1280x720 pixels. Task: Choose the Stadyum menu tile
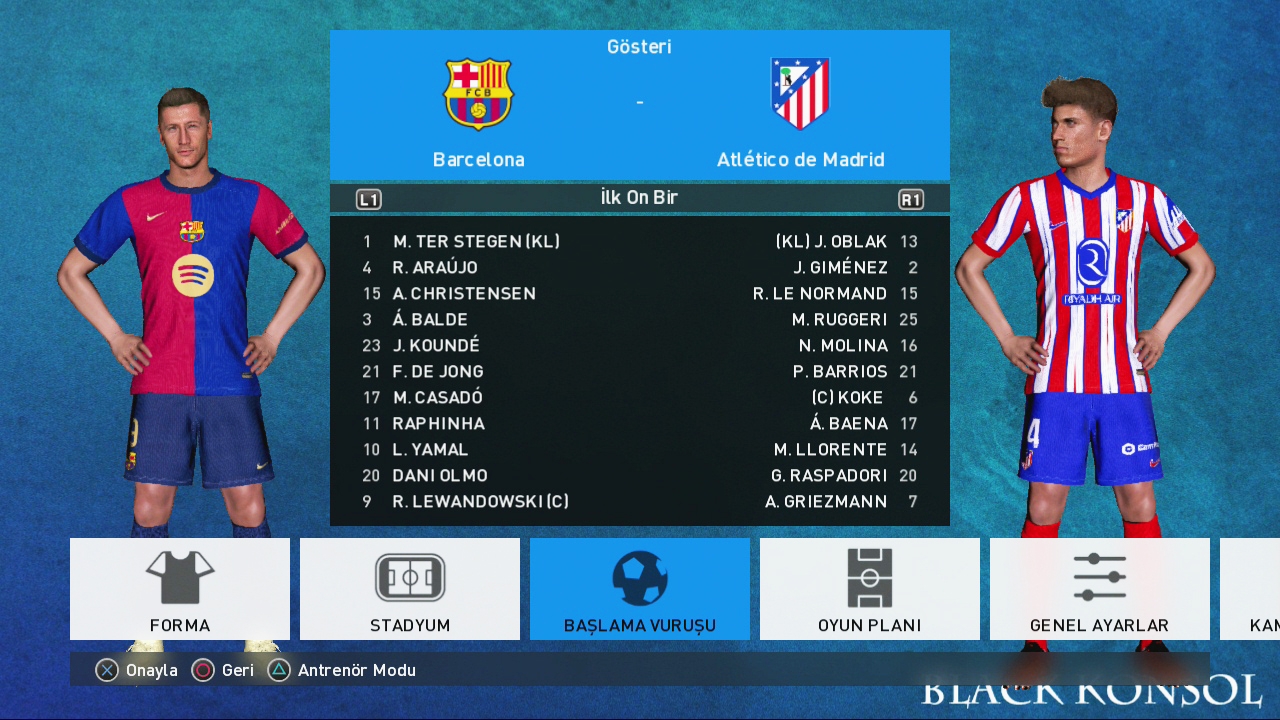[410, 589]
